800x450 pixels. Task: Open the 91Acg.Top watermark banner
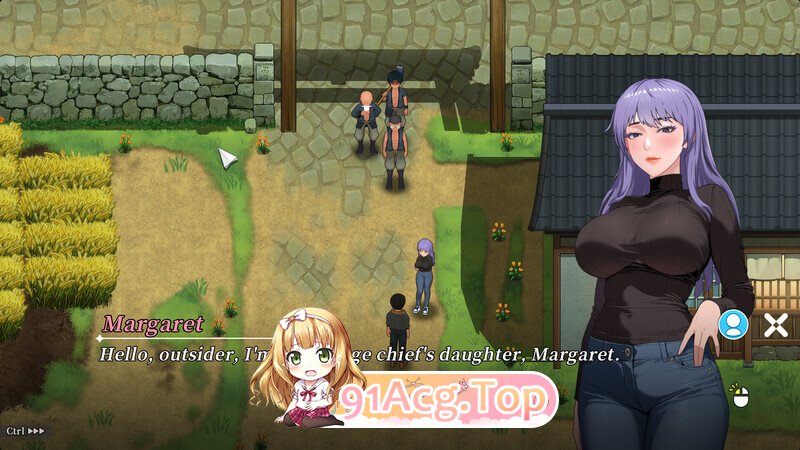coord(446,400)
